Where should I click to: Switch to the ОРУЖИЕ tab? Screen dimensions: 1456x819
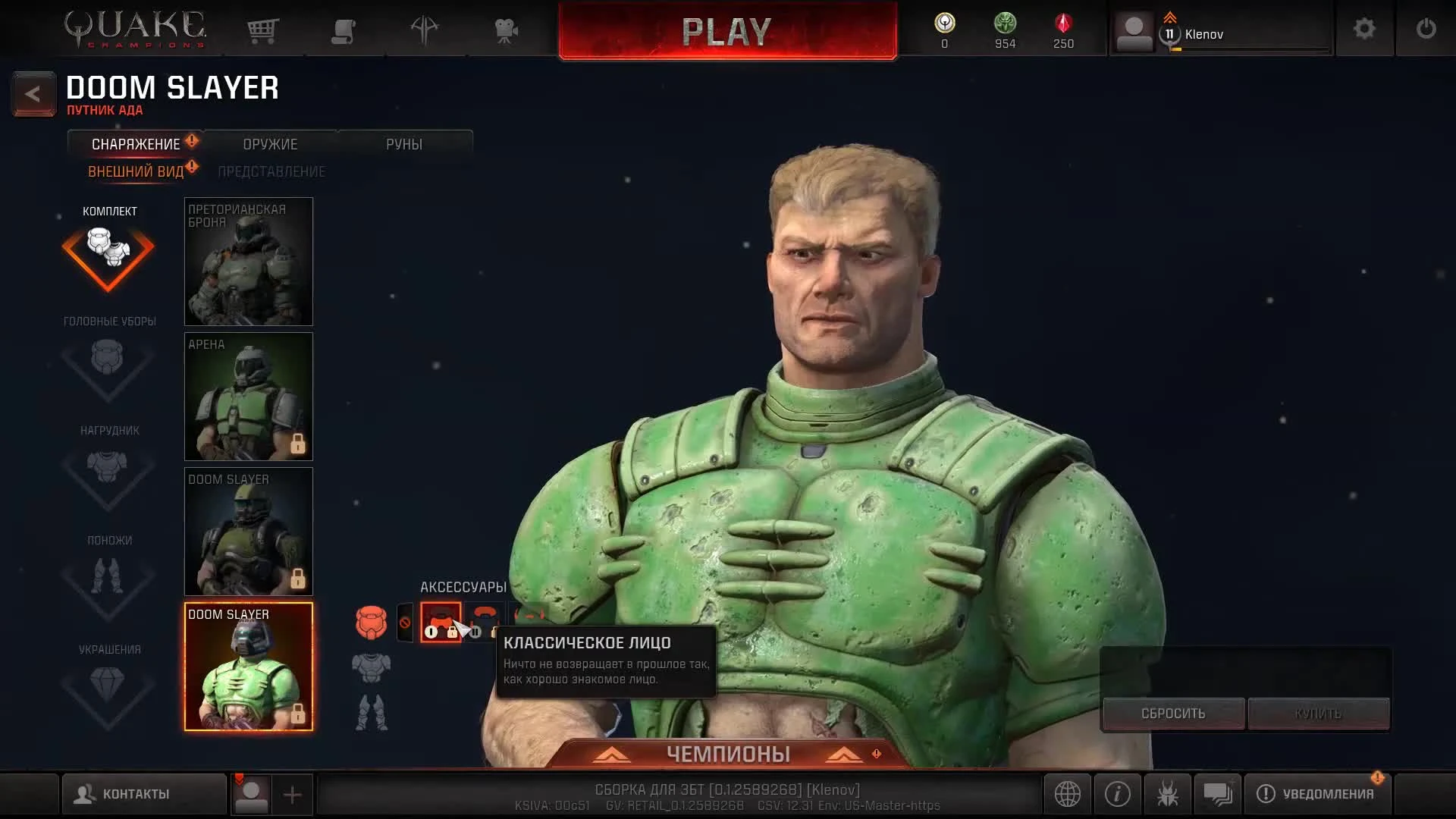269,143
